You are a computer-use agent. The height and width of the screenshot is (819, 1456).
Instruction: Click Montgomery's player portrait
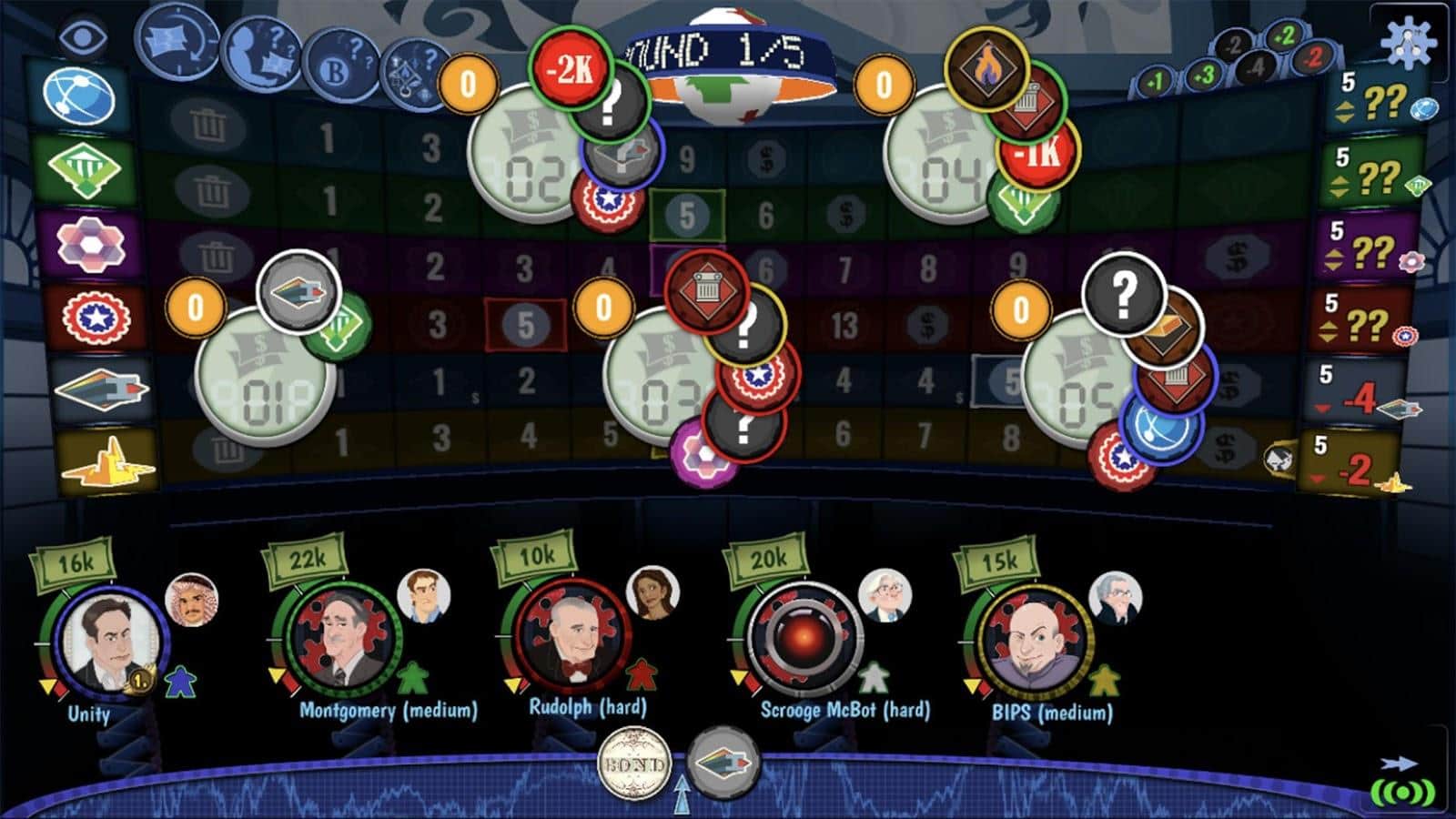coord(342,639)
